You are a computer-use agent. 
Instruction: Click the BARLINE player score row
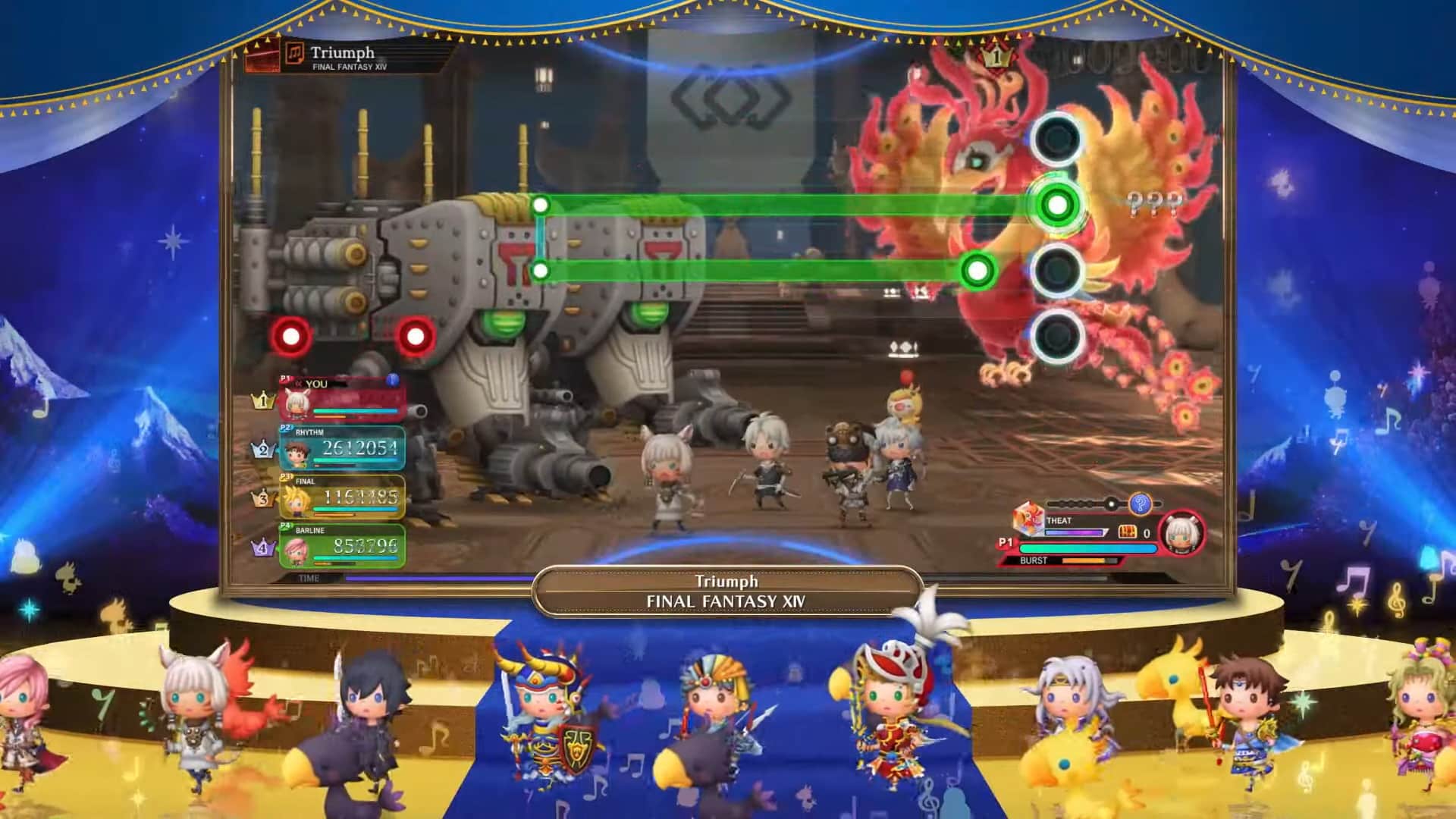(342, 545)
